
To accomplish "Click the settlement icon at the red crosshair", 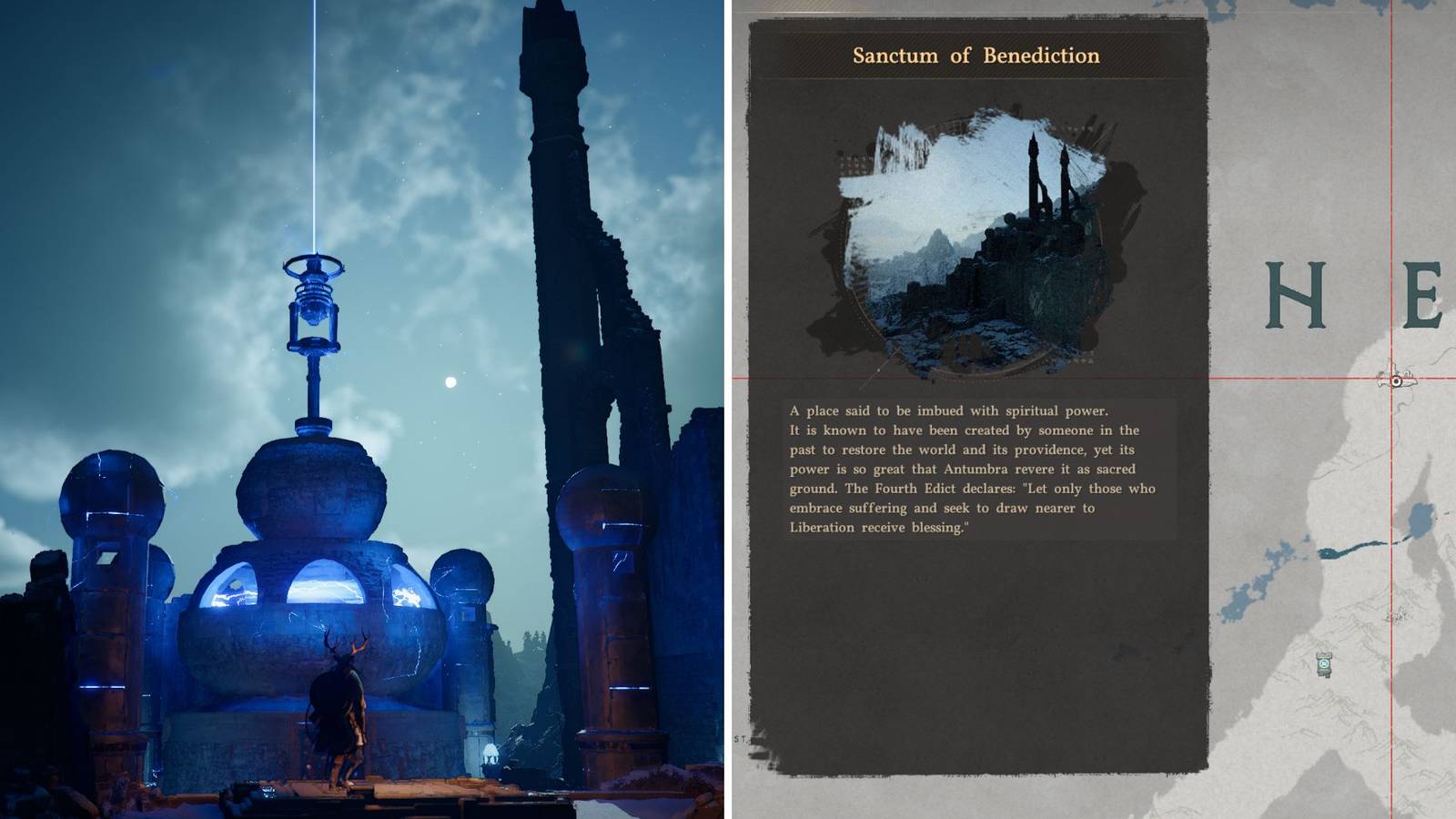I will pos(1396,381).
